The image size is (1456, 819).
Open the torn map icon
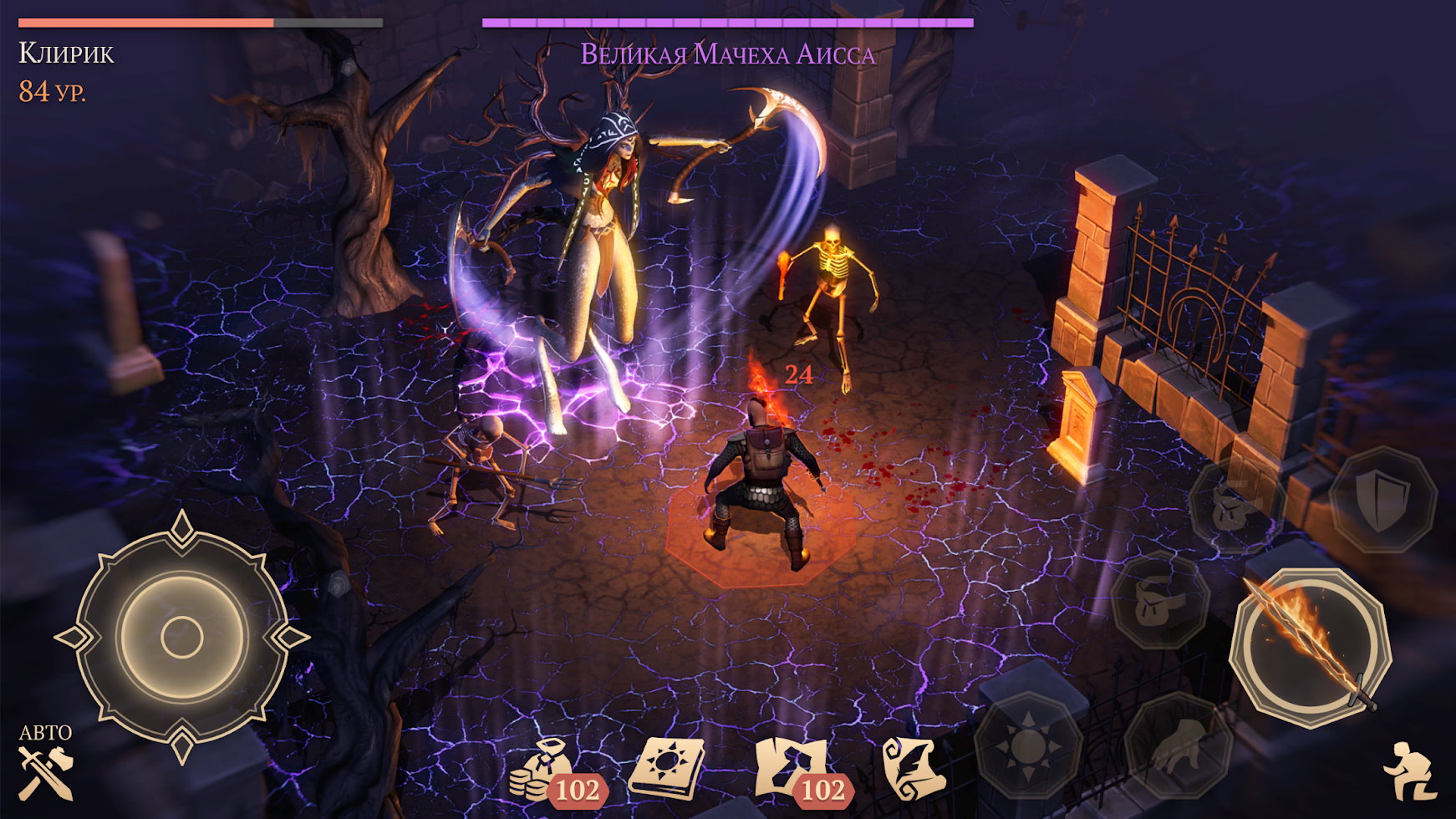click(x=791, y=767)
